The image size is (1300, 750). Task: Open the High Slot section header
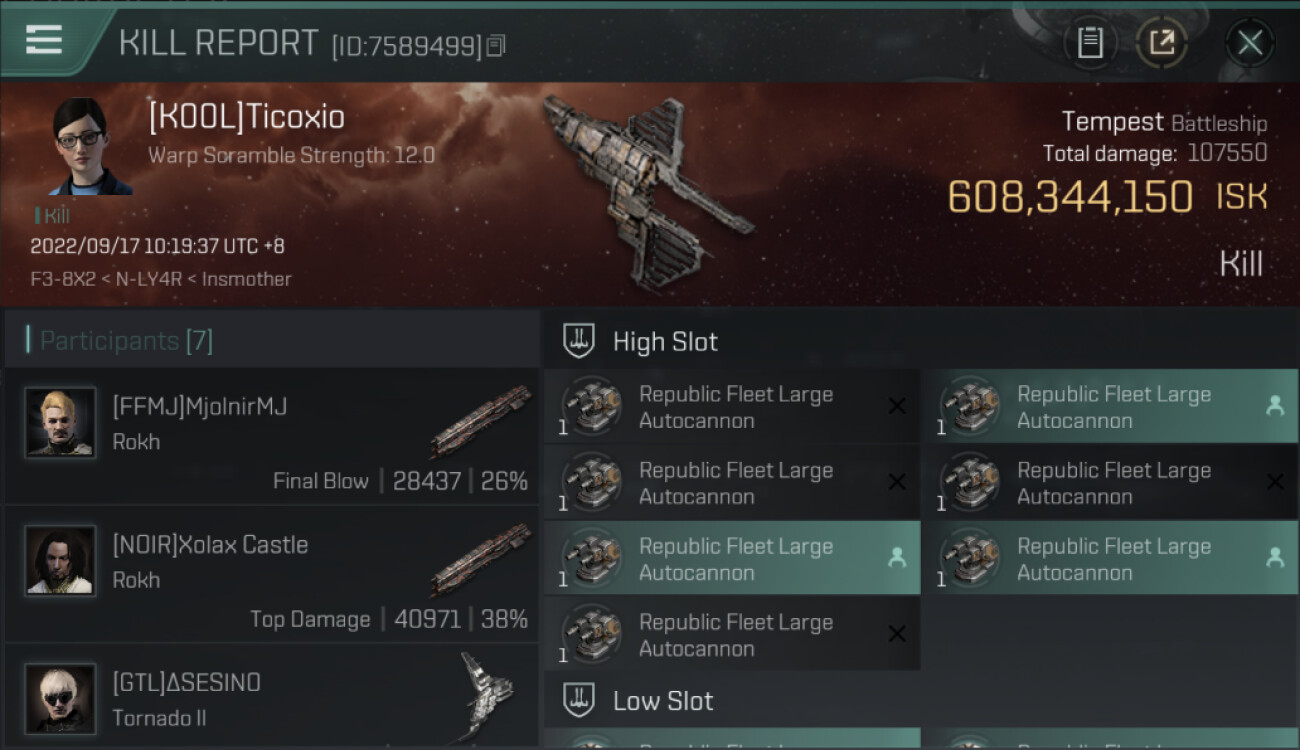tap(665, 341)
